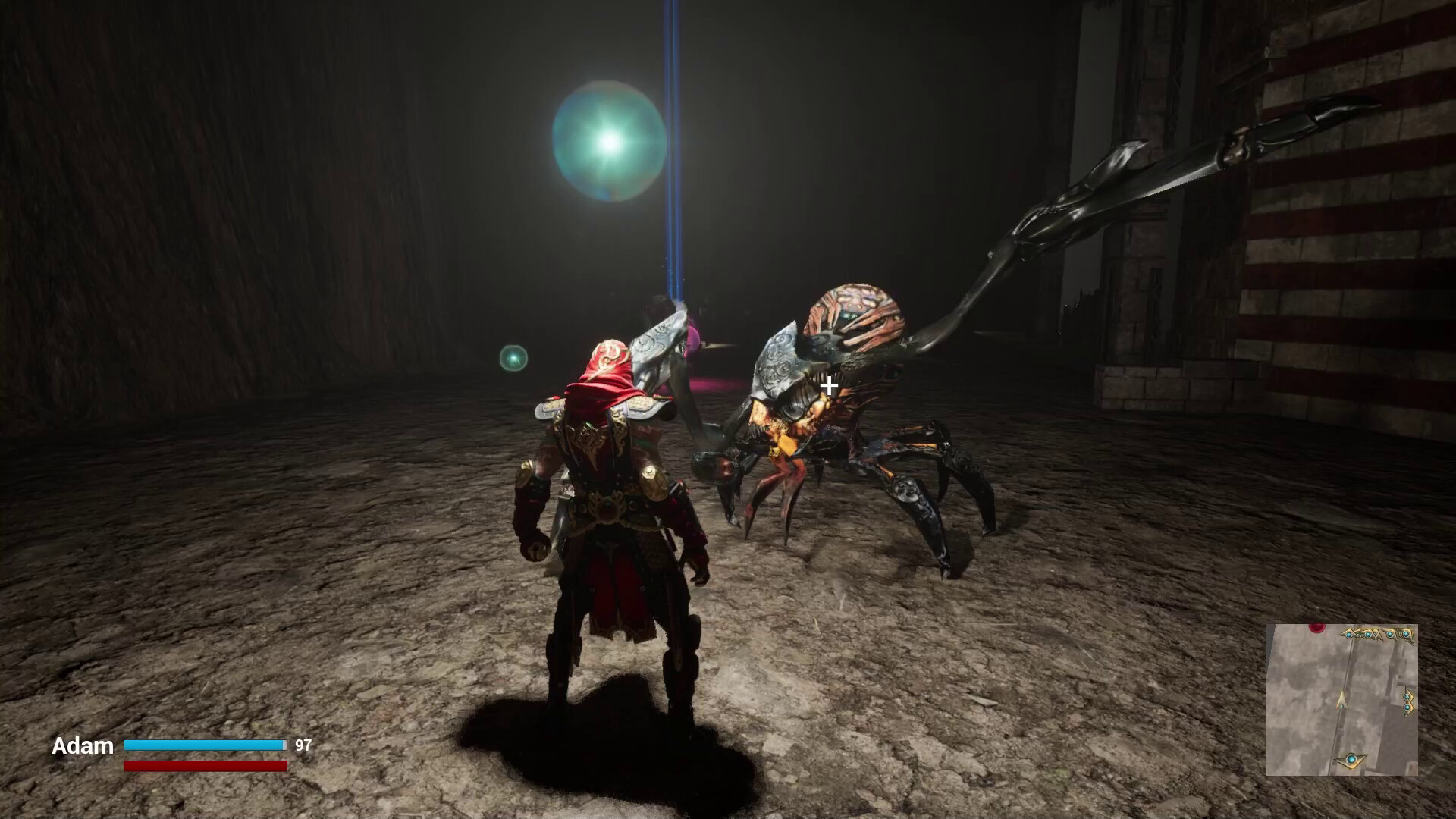The image size is (1456, 819).
Task: Click the lower gold marker on the minimap's right edge
Action: [1407, 707]
